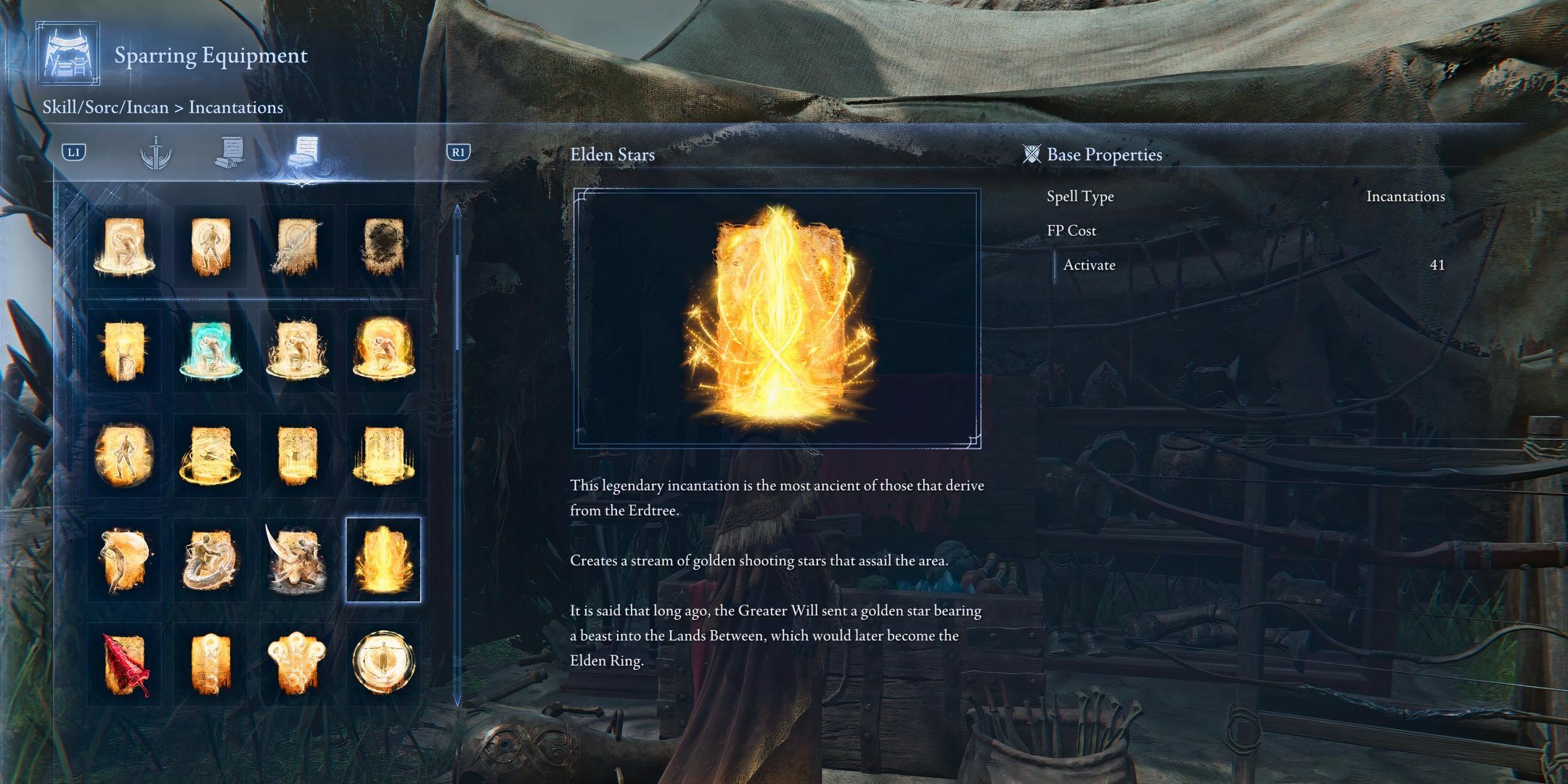Choose the golden ring halo incantation
Screen dimensions: 1568x784
click(x=211, y=455)
